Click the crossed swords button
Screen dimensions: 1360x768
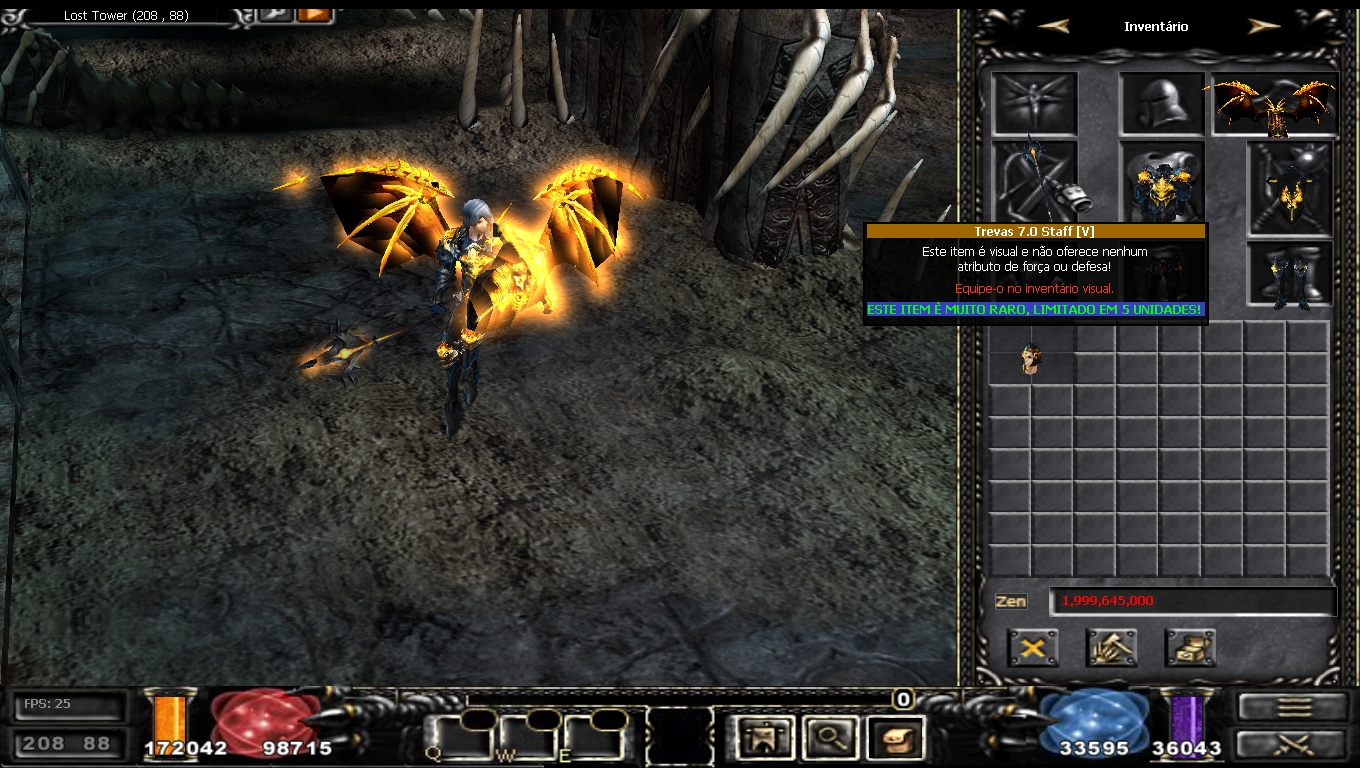pos(1292,744)
